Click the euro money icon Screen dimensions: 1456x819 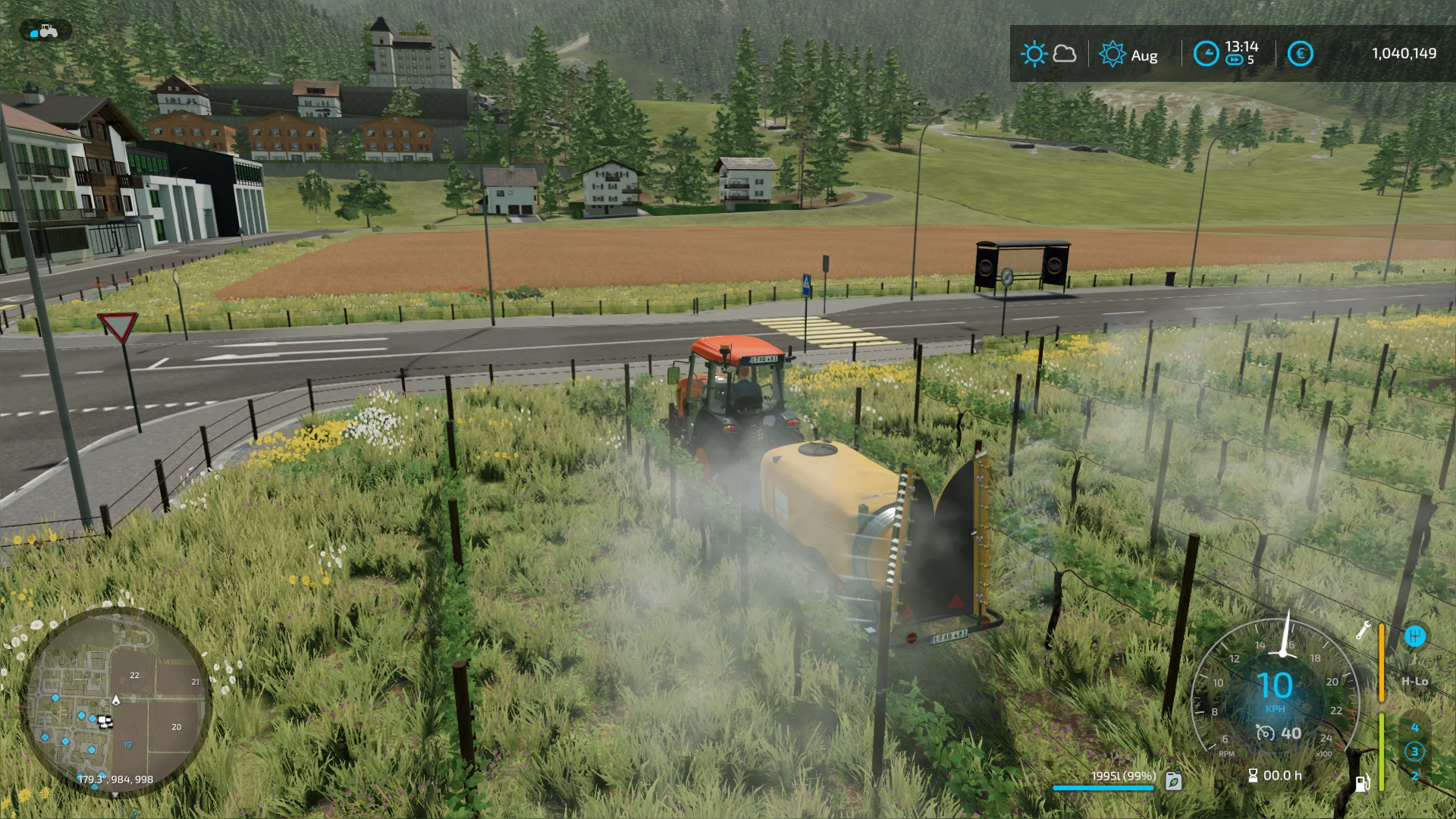coord(1300,54)
